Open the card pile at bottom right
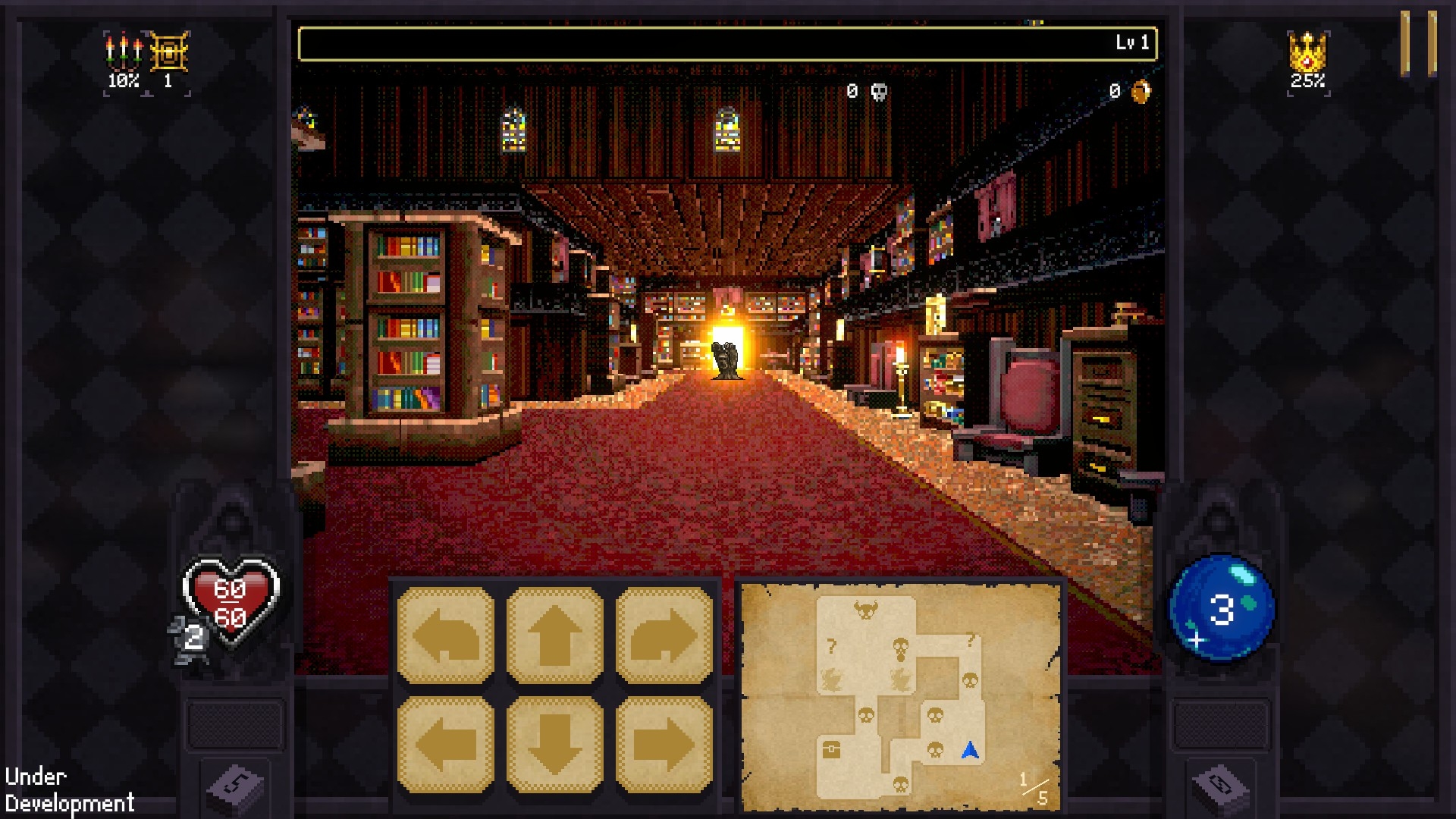This screenshot has height=819, width=1456. coord(1221,789)
